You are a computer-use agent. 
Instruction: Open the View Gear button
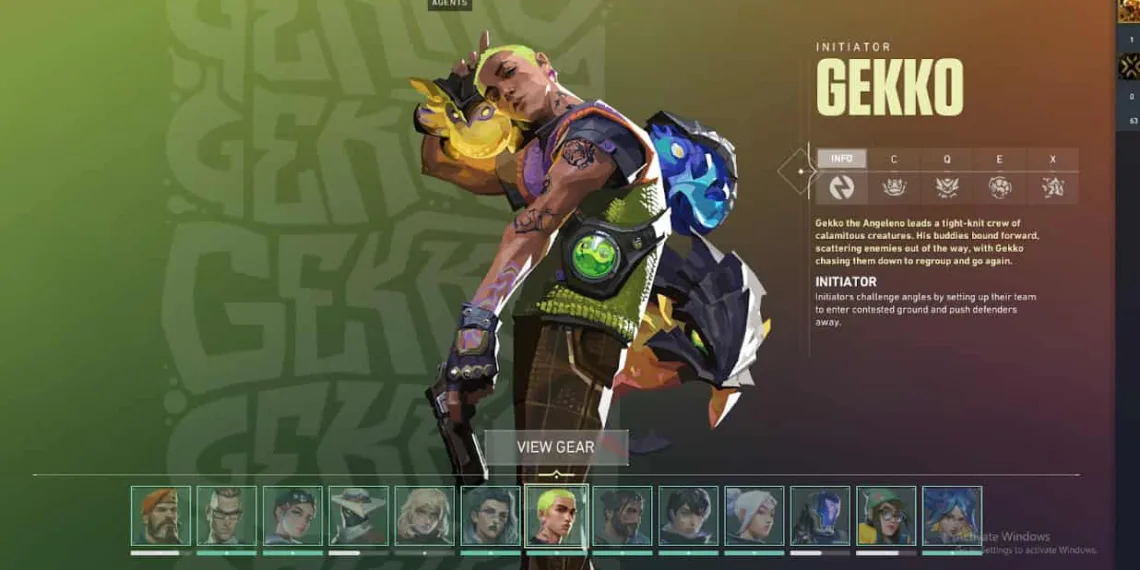pos(555,447)
